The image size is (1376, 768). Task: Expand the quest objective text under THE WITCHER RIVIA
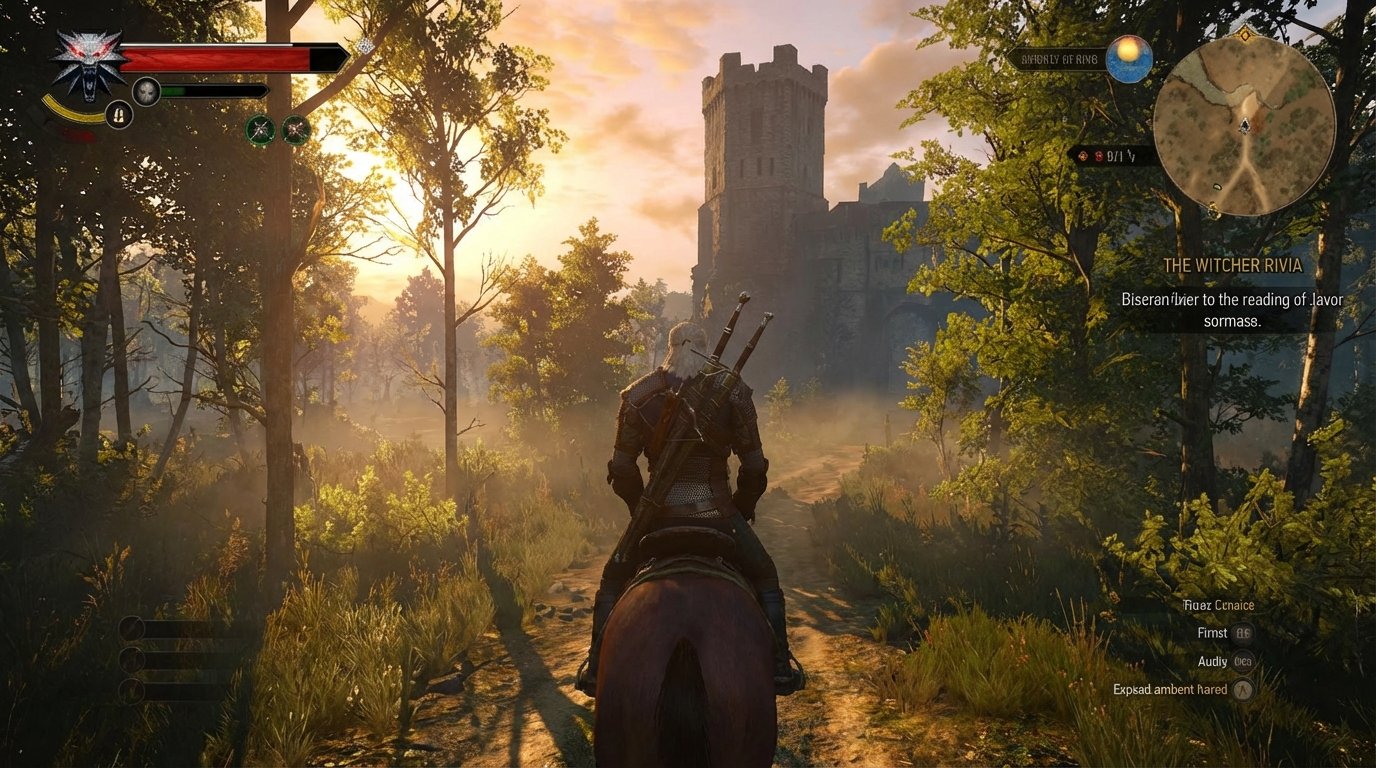pyautogui.click(x=1231, y=309)
